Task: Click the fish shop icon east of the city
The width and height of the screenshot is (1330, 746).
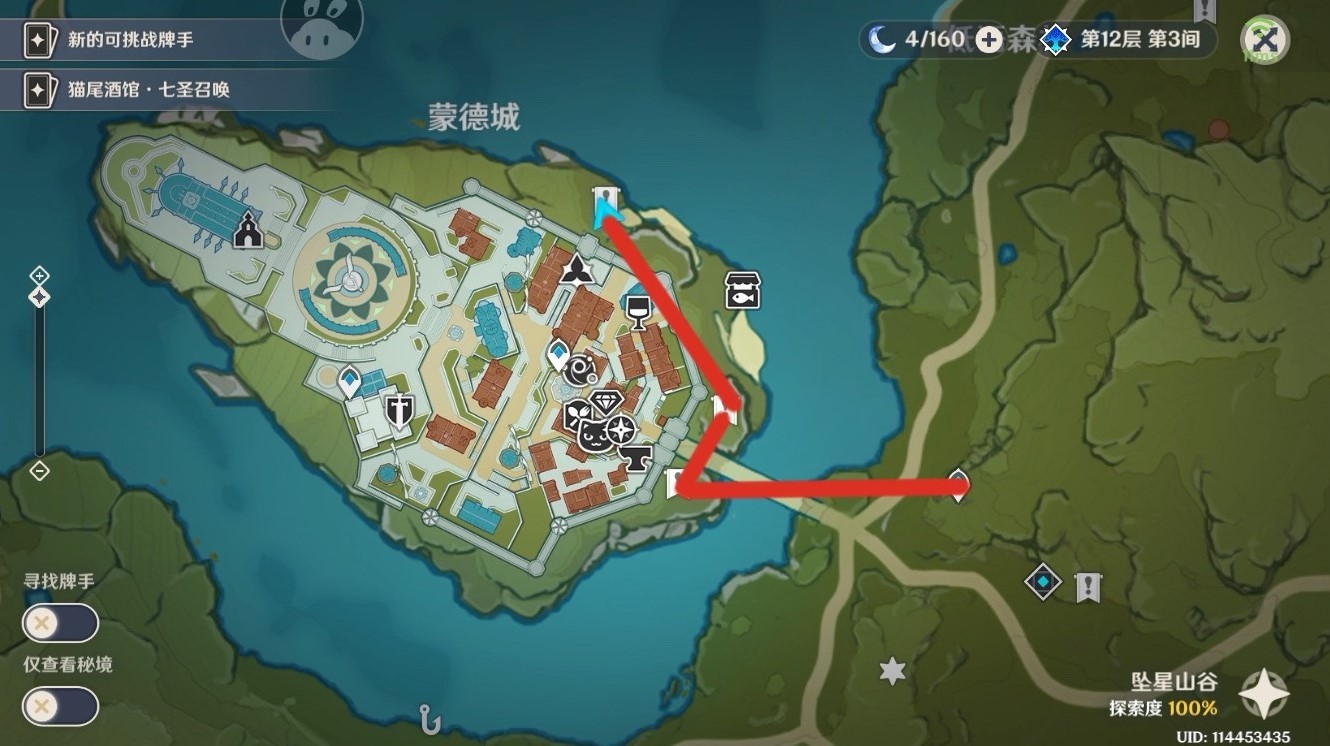Action: coord(743,290)
